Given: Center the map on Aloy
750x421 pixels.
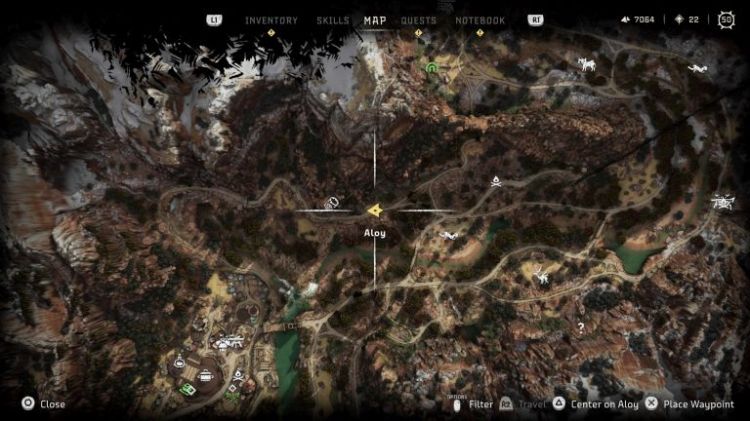Looking at the screenshot, I should click(x=596, y=404).
